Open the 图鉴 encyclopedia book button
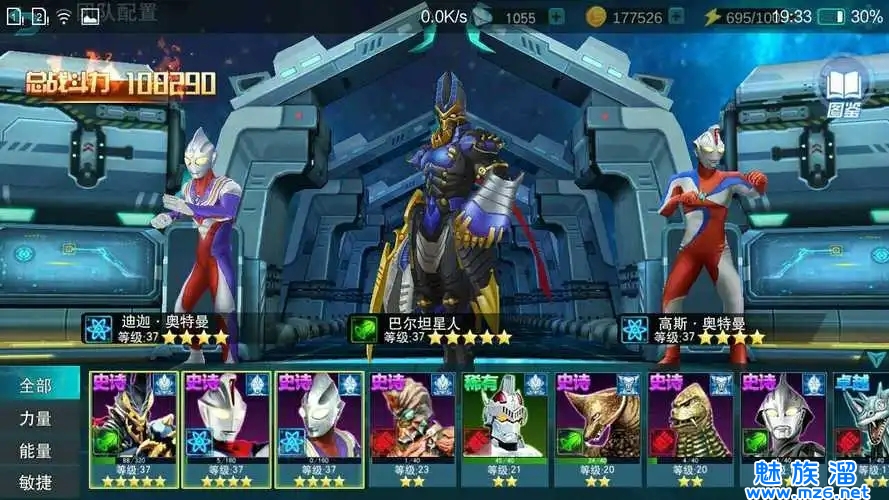Viewport: 889px width, 500px height. click(x=843, y=87)
